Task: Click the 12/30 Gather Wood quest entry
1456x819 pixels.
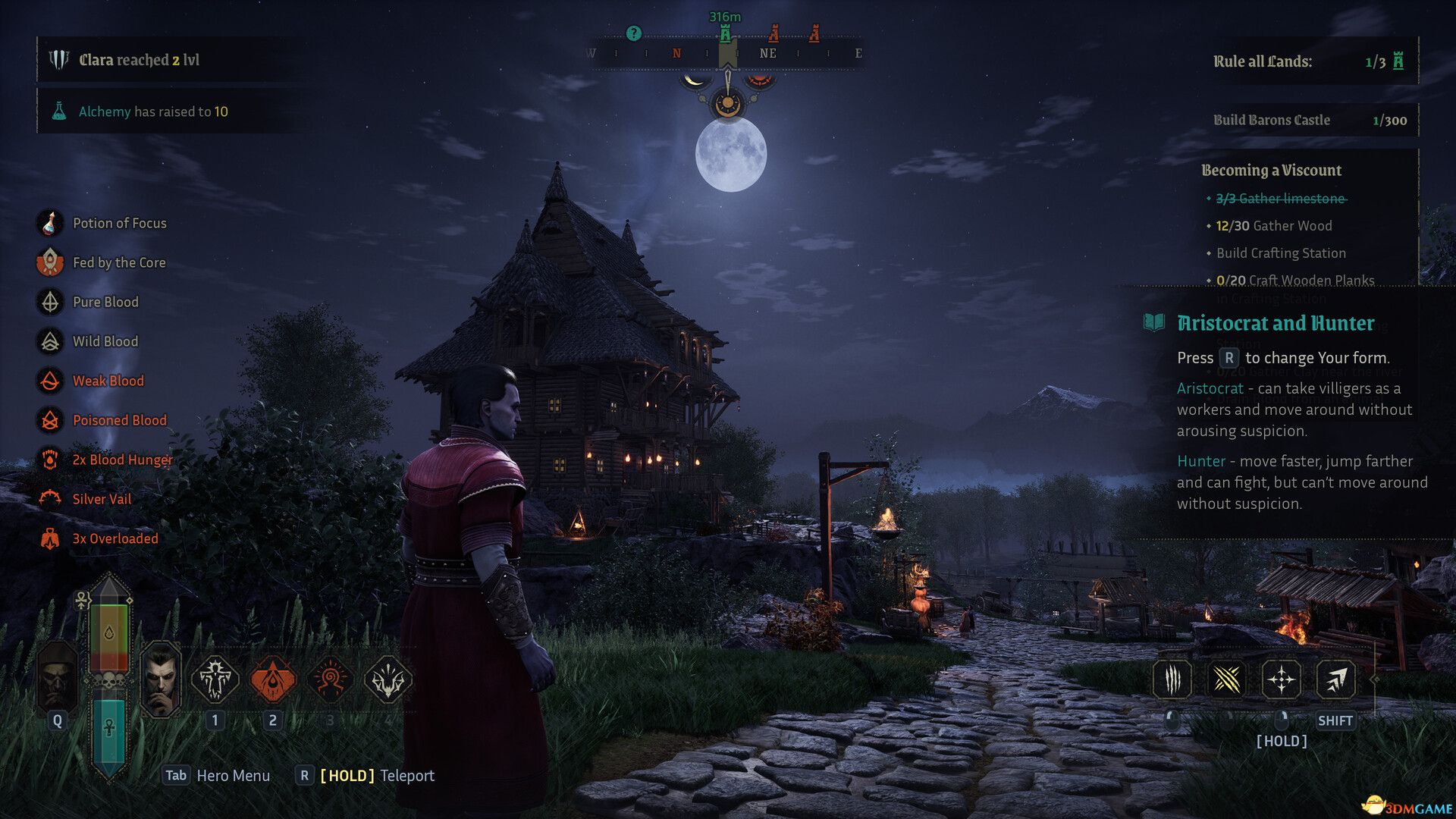Action: click(x=1276, y=225)
